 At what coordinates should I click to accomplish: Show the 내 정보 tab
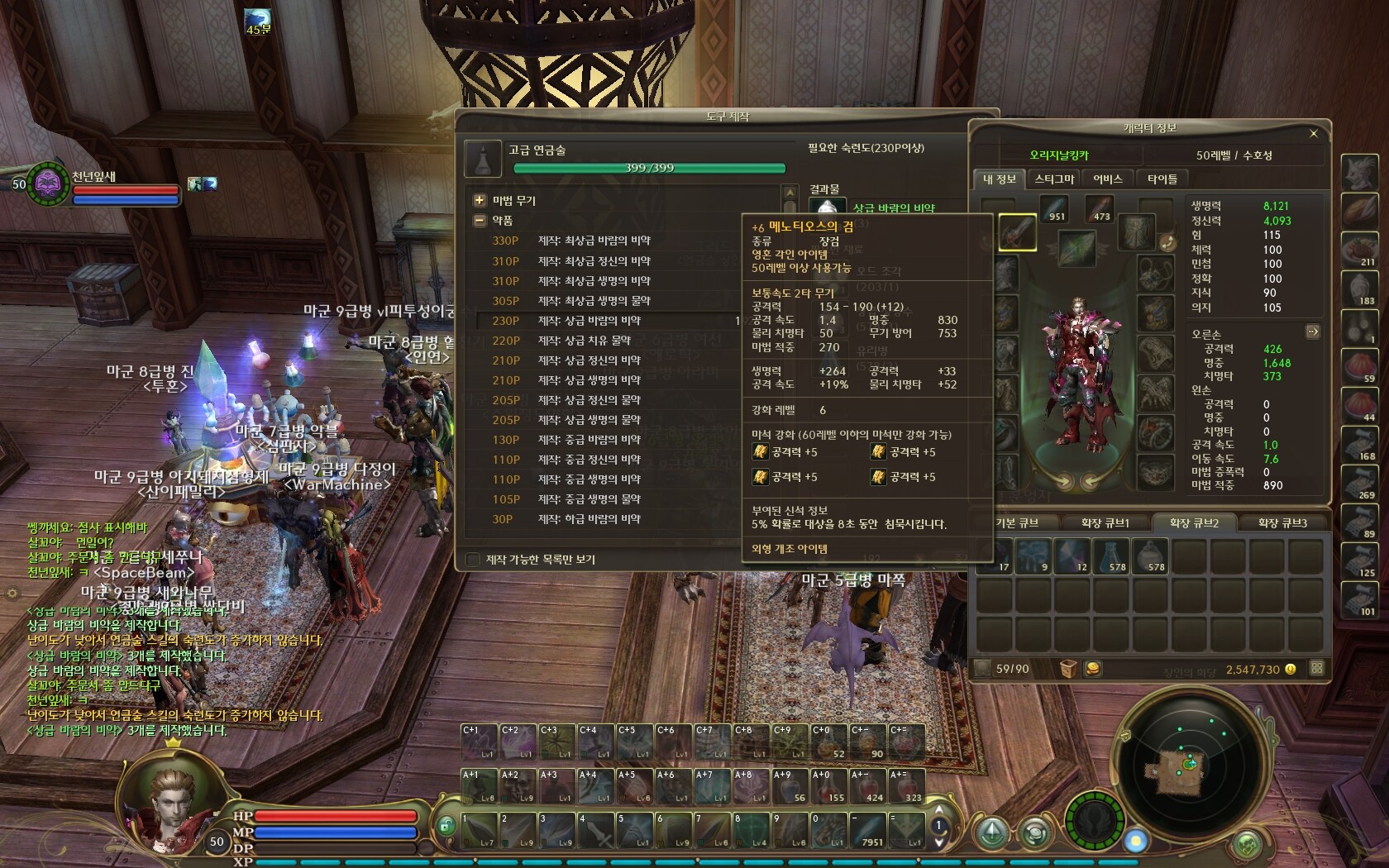click(x=1000, y=179)
